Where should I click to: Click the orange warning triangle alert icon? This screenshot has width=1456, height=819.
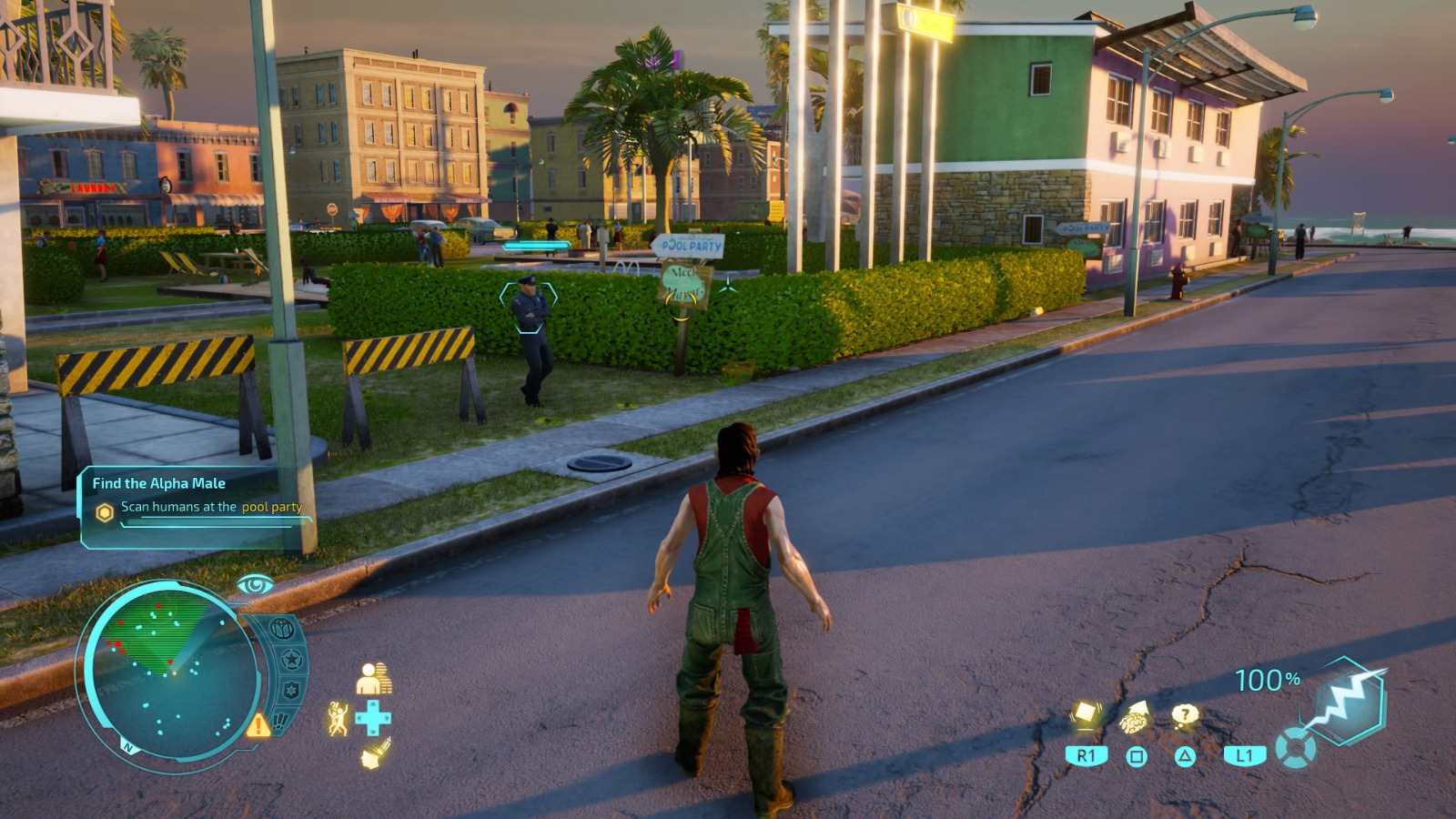[x=258, y=725]
